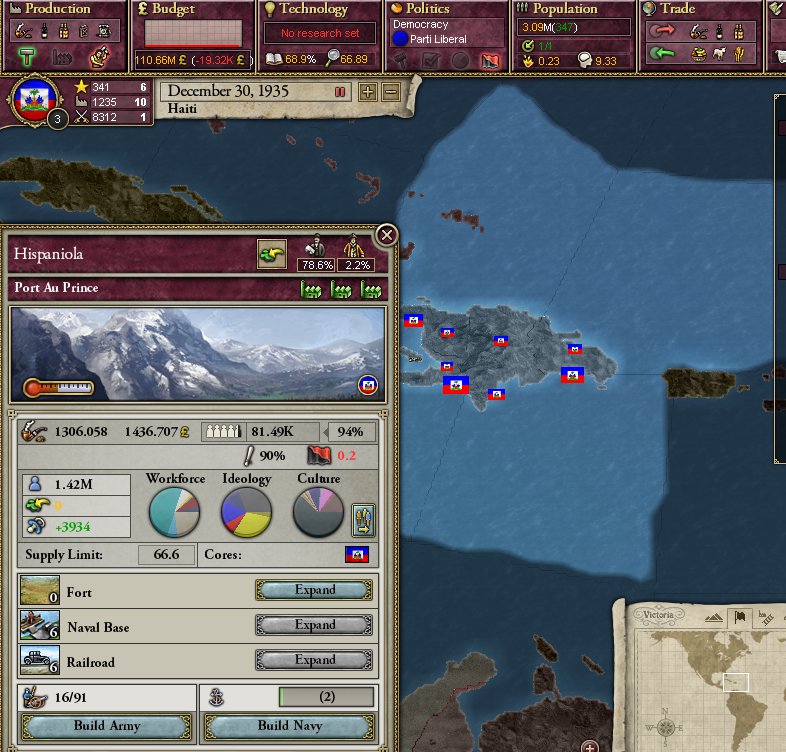Click the Workforce pie chart
Screen dimensions: 786x752
[x=174, y=512]
